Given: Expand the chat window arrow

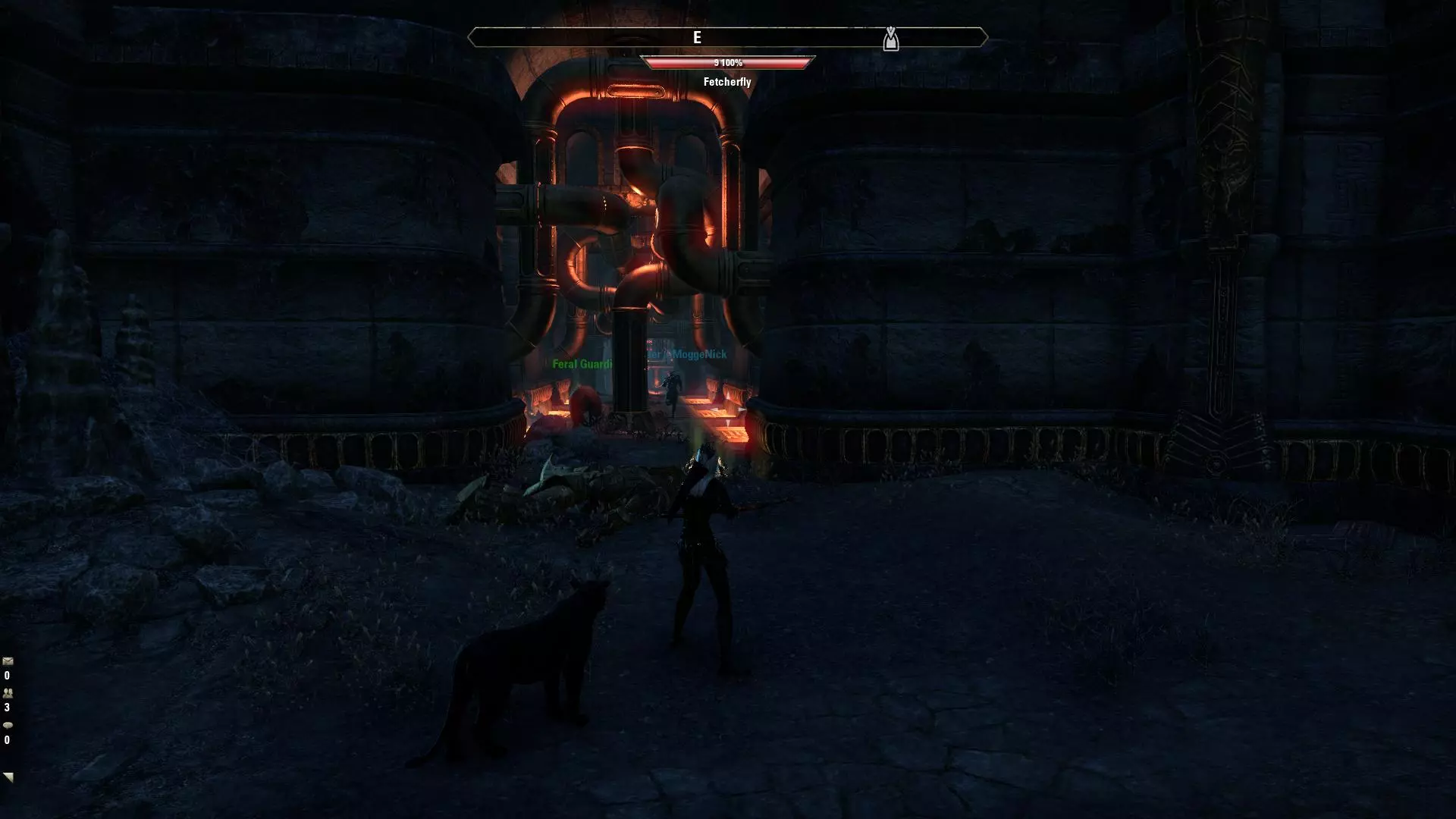Looking at the screenshot, I should pyautogui.click(x=8, y=777).
